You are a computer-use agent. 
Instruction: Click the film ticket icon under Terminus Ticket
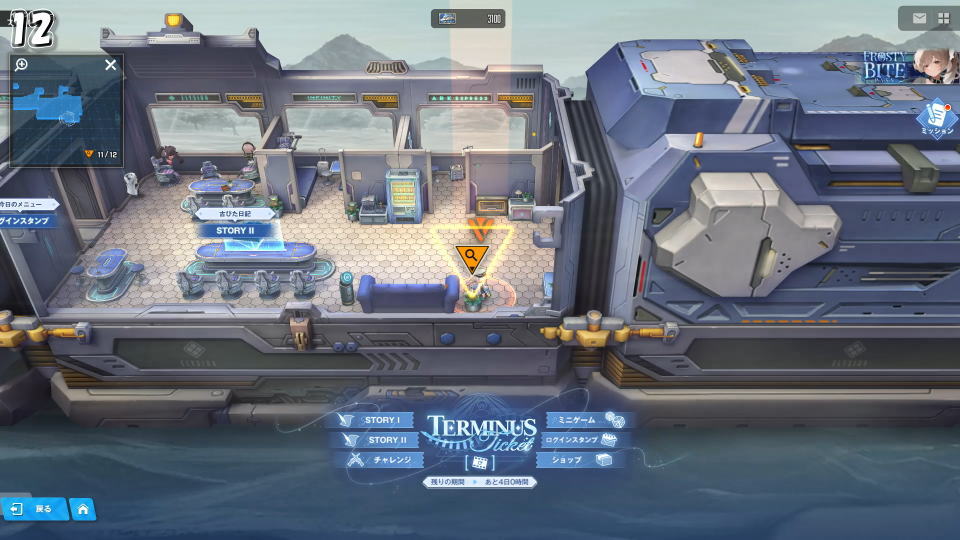(x=480, y=463)
